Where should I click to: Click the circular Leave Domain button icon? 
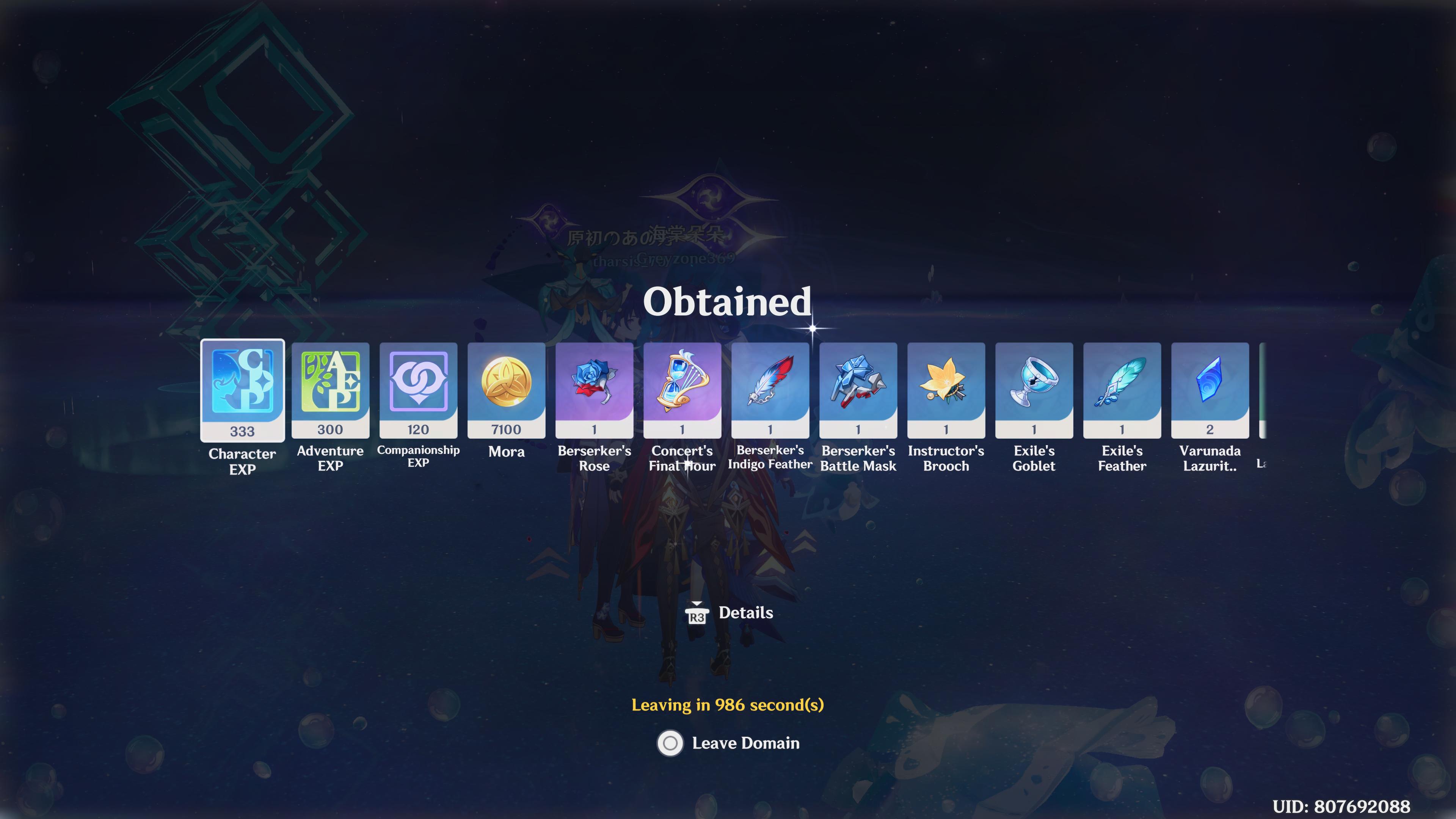point(670,744)
